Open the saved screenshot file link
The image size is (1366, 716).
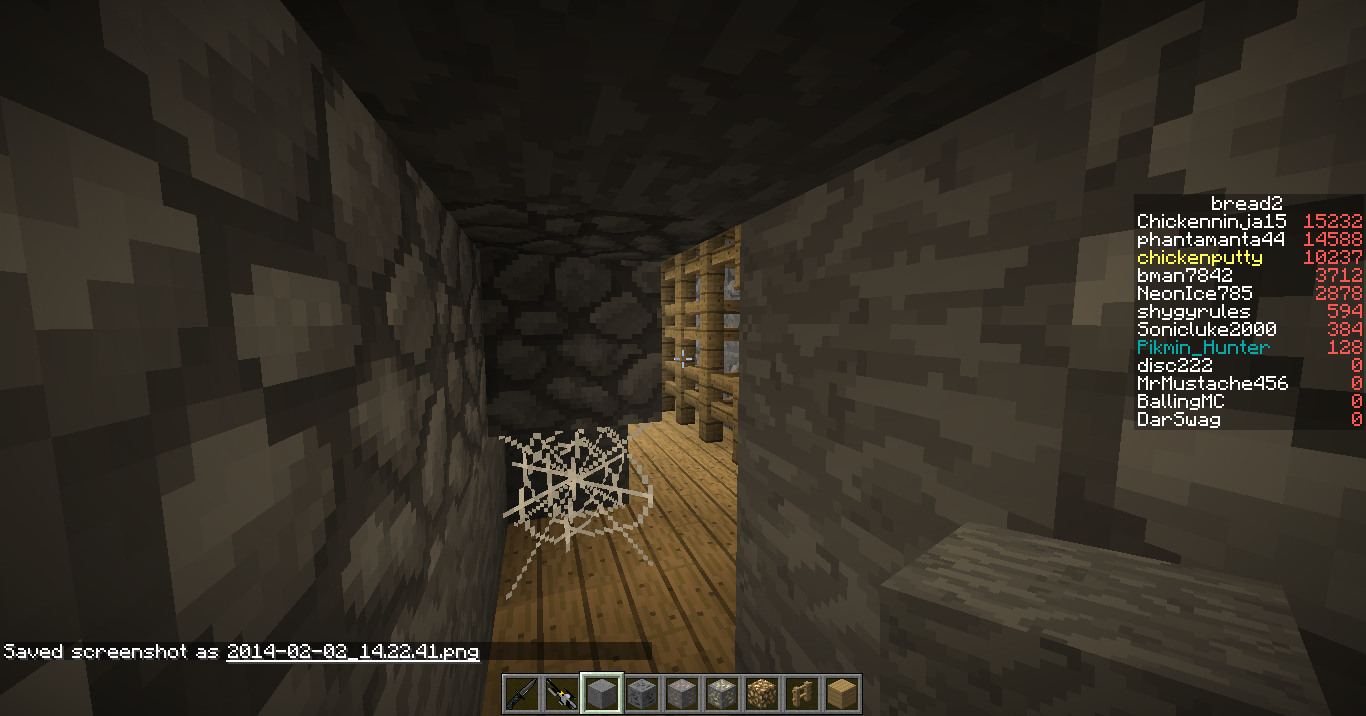click(352, 652)
